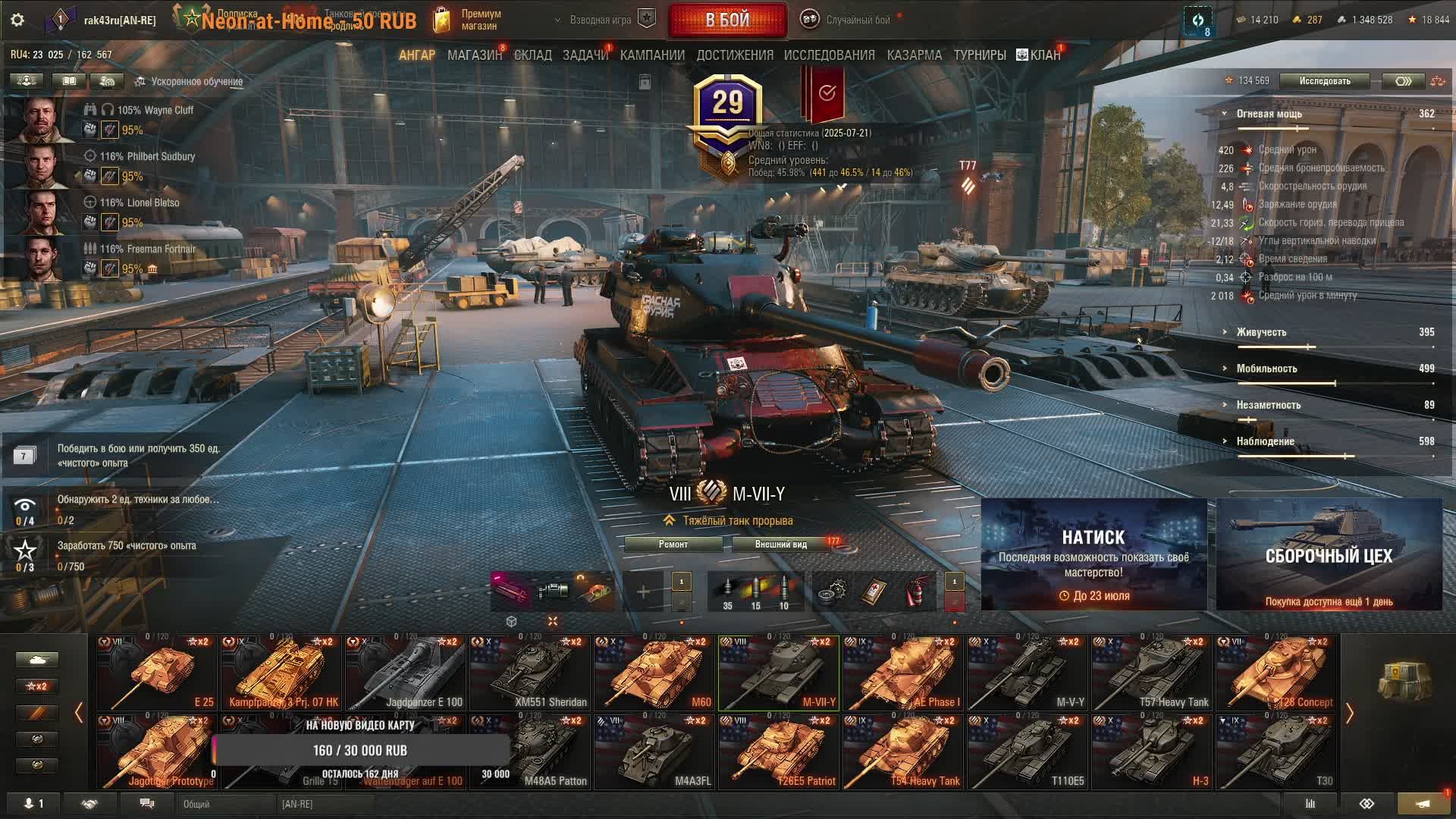1456x819 pixels.
Task: Open the Внешний вид customization
Action: click(781, 544)
